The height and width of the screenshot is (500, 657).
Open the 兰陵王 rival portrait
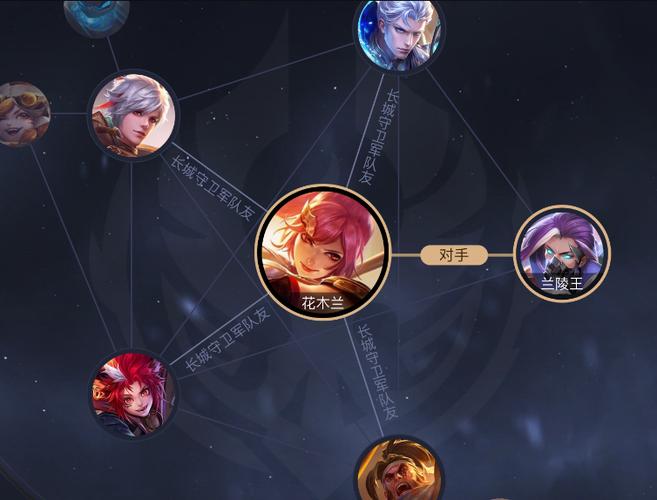click(562, 252)
